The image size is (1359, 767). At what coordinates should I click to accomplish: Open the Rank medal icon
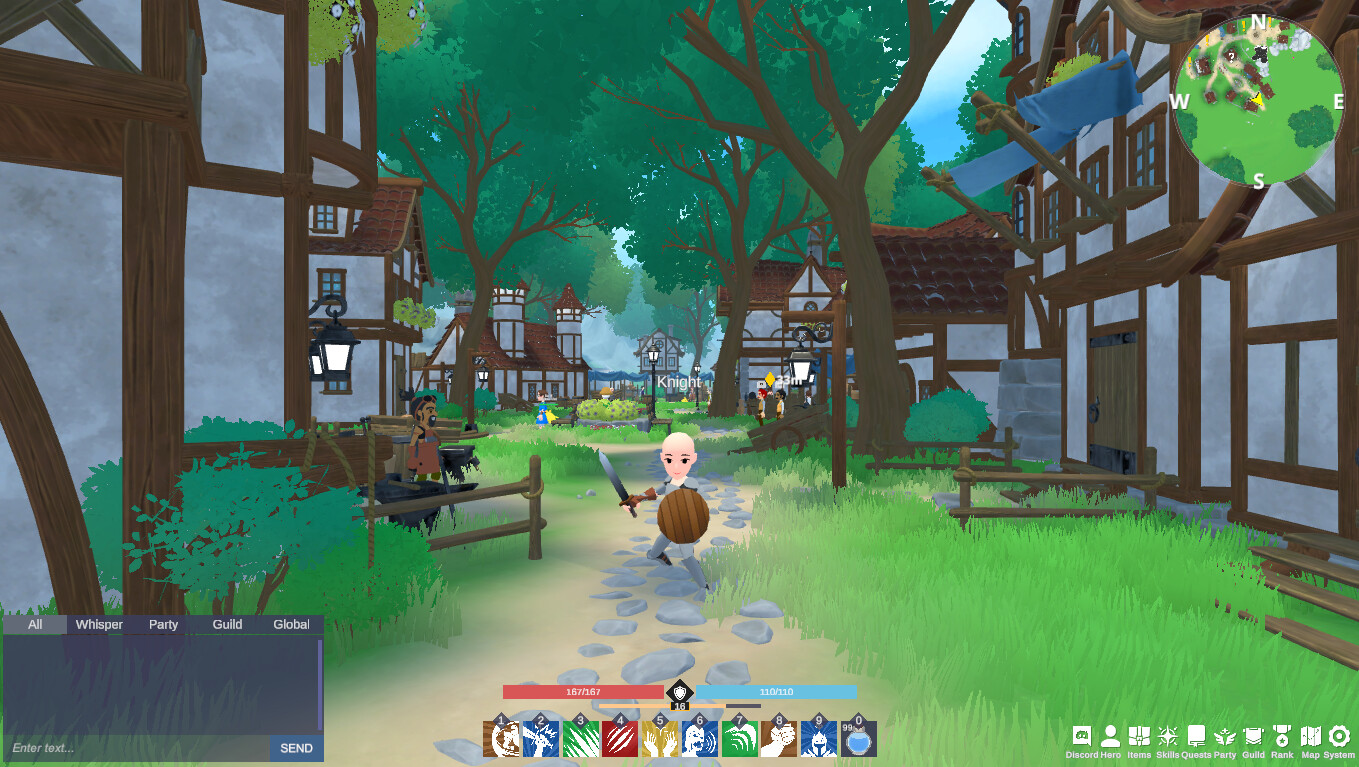pos(1282,735)
